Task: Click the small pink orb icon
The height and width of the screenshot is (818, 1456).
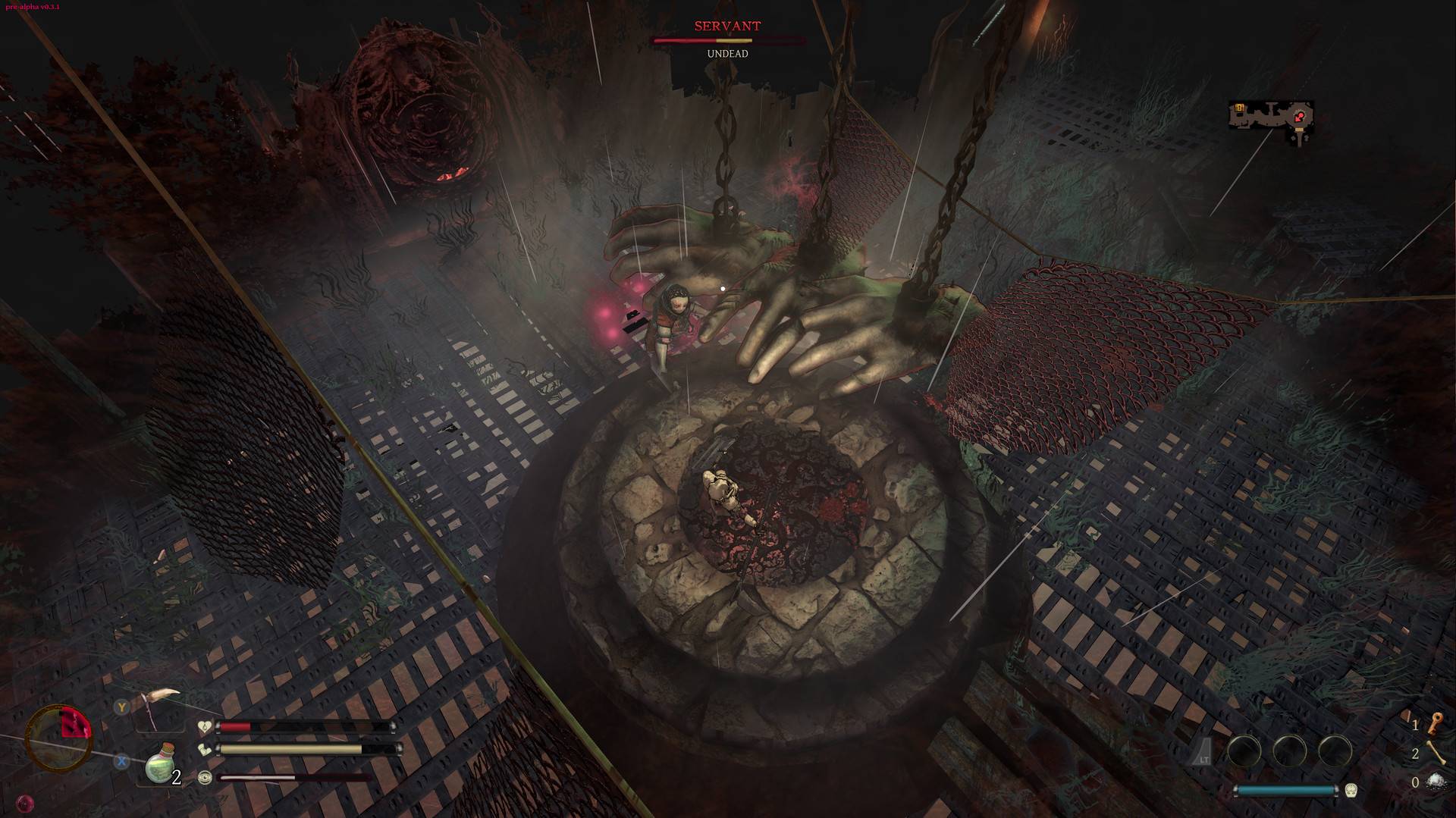Action: pyautogui.click(x=25, y=803)
